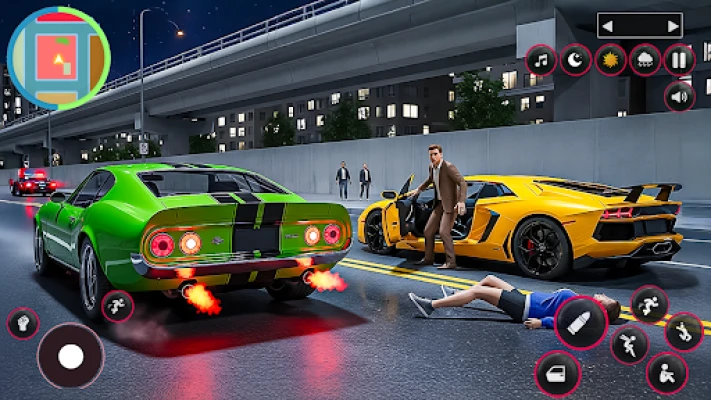Select the sun daytime weather icon
The image size is (711, 400).
[x=610, y=60]
